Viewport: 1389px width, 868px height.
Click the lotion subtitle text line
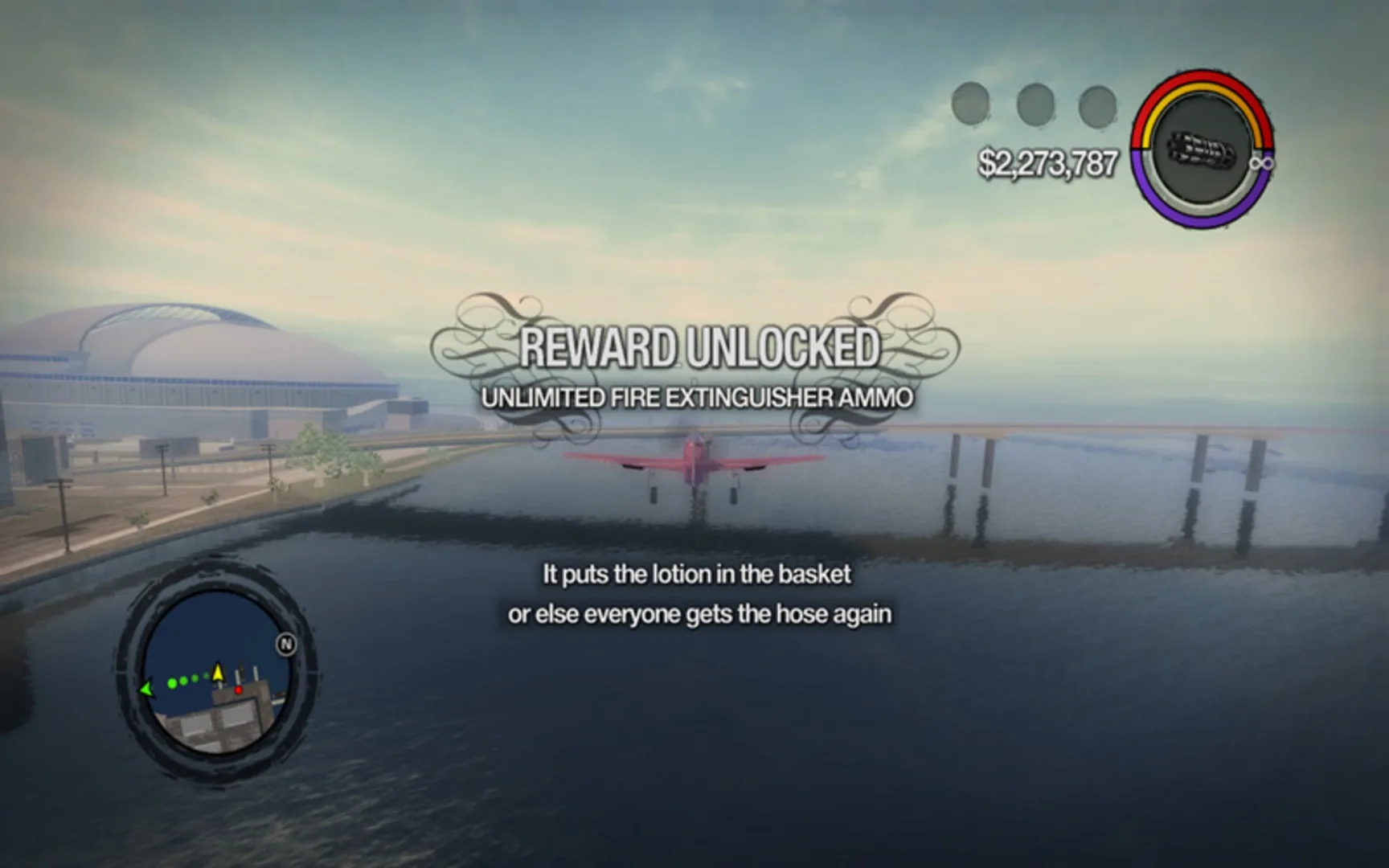coord(698,575)
